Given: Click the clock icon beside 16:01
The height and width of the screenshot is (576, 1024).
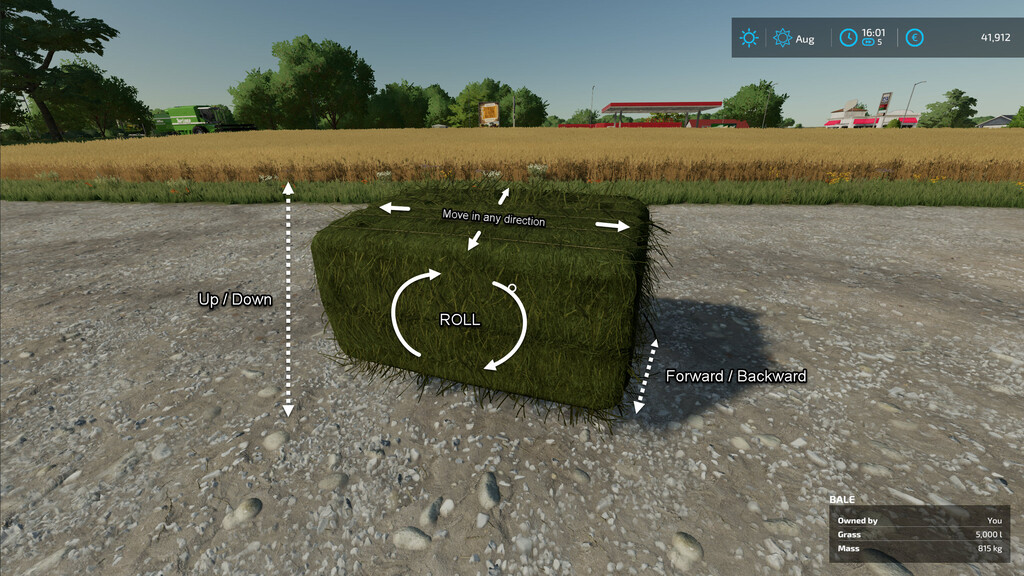Looking at the screenshot, I should point(848,38).
